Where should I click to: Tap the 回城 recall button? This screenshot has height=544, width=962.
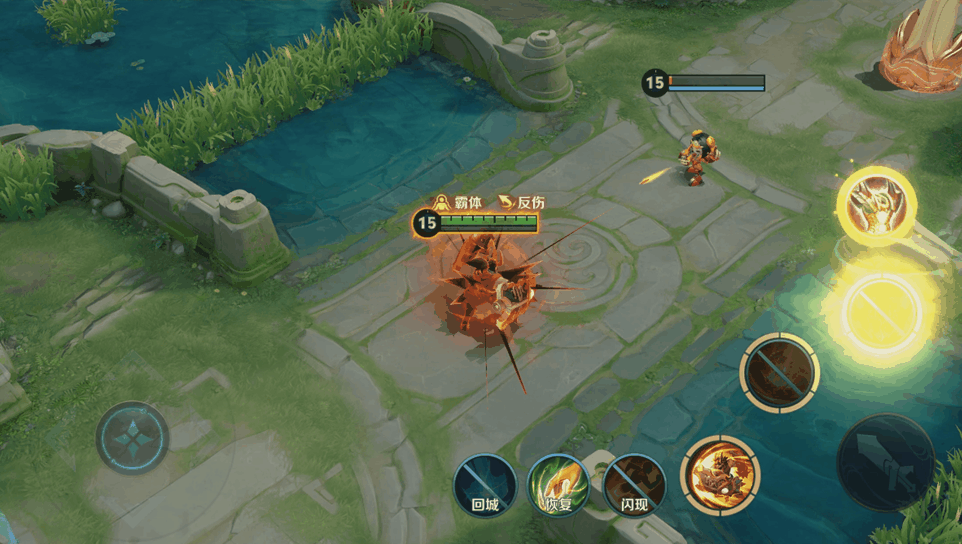(485, 485)
